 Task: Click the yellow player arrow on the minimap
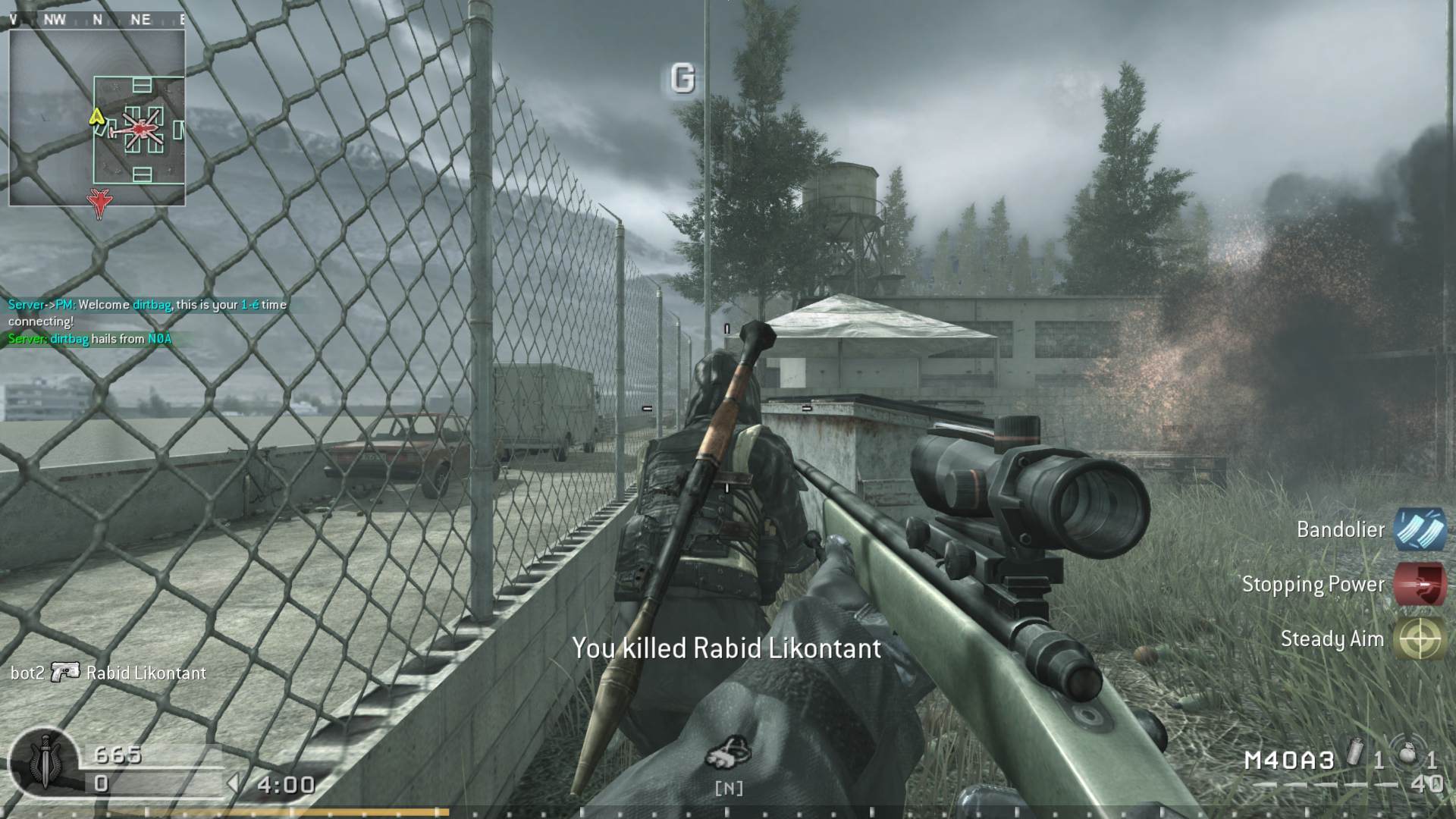pos(96,118)
